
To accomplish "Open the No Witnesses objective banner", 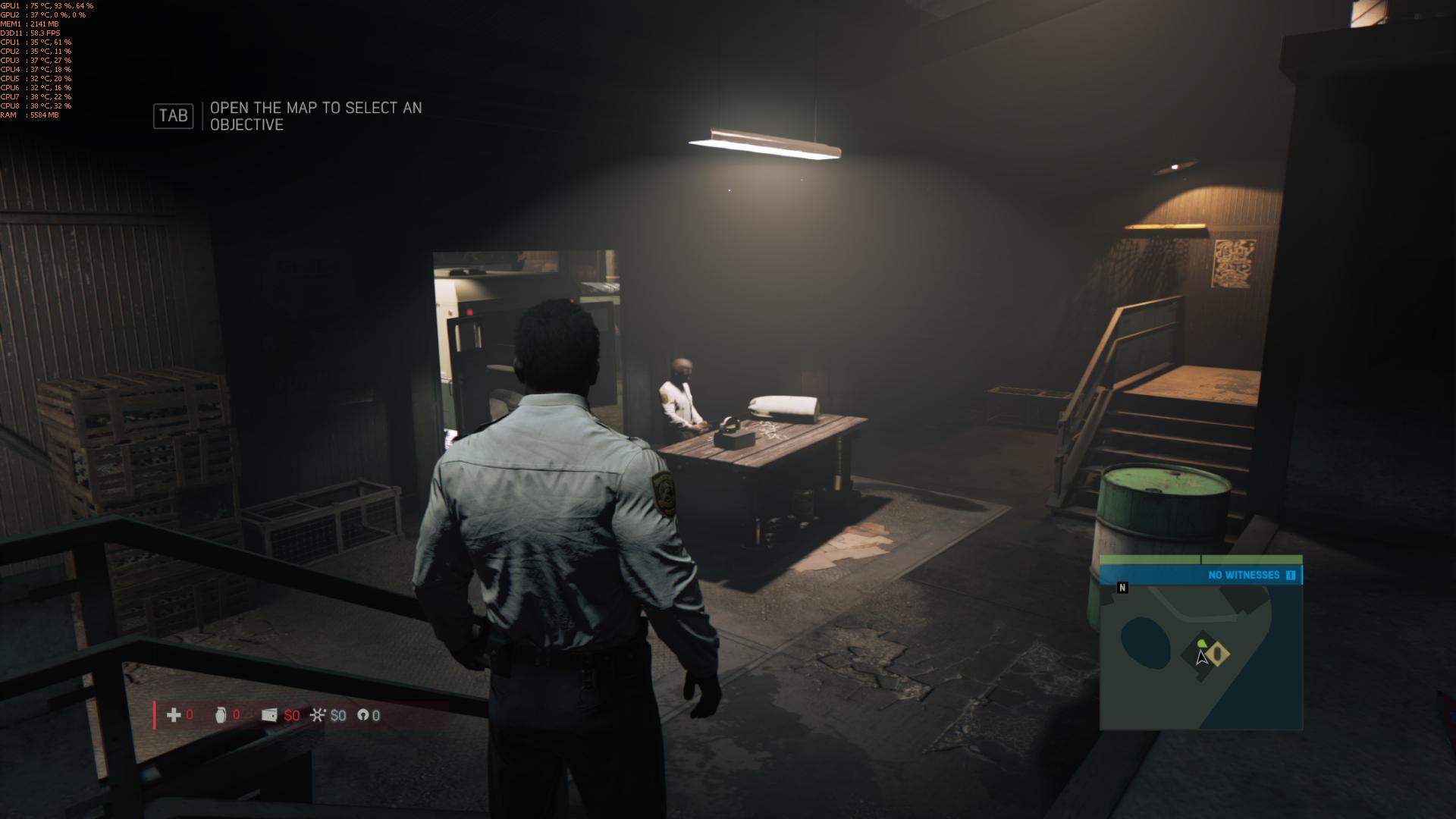I will (1244, 575).
